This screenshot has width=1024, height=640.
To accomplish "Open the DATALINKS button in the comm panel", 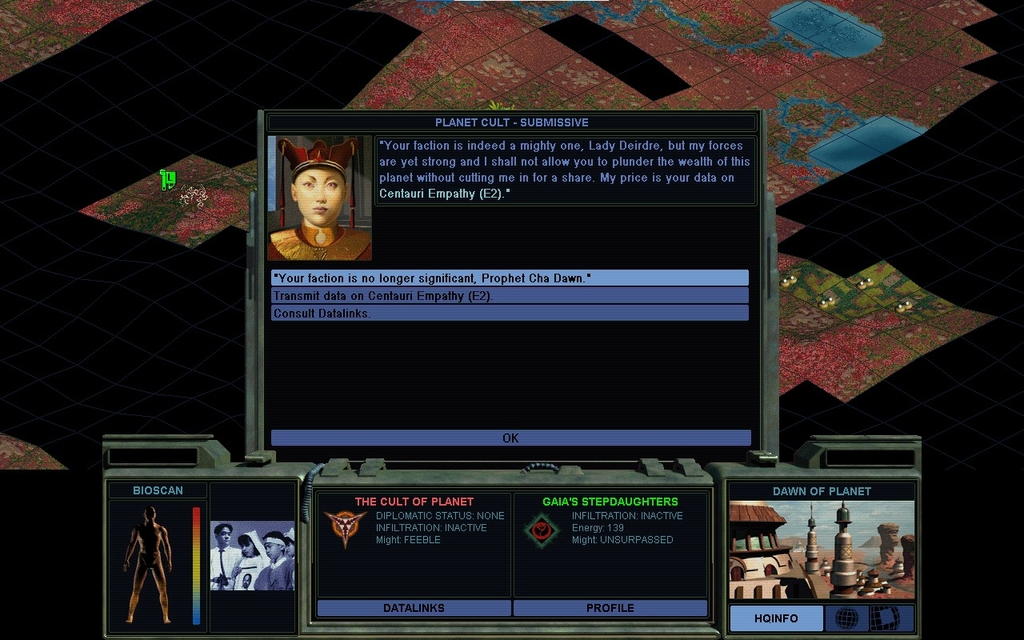I will [x=414, y=608].
